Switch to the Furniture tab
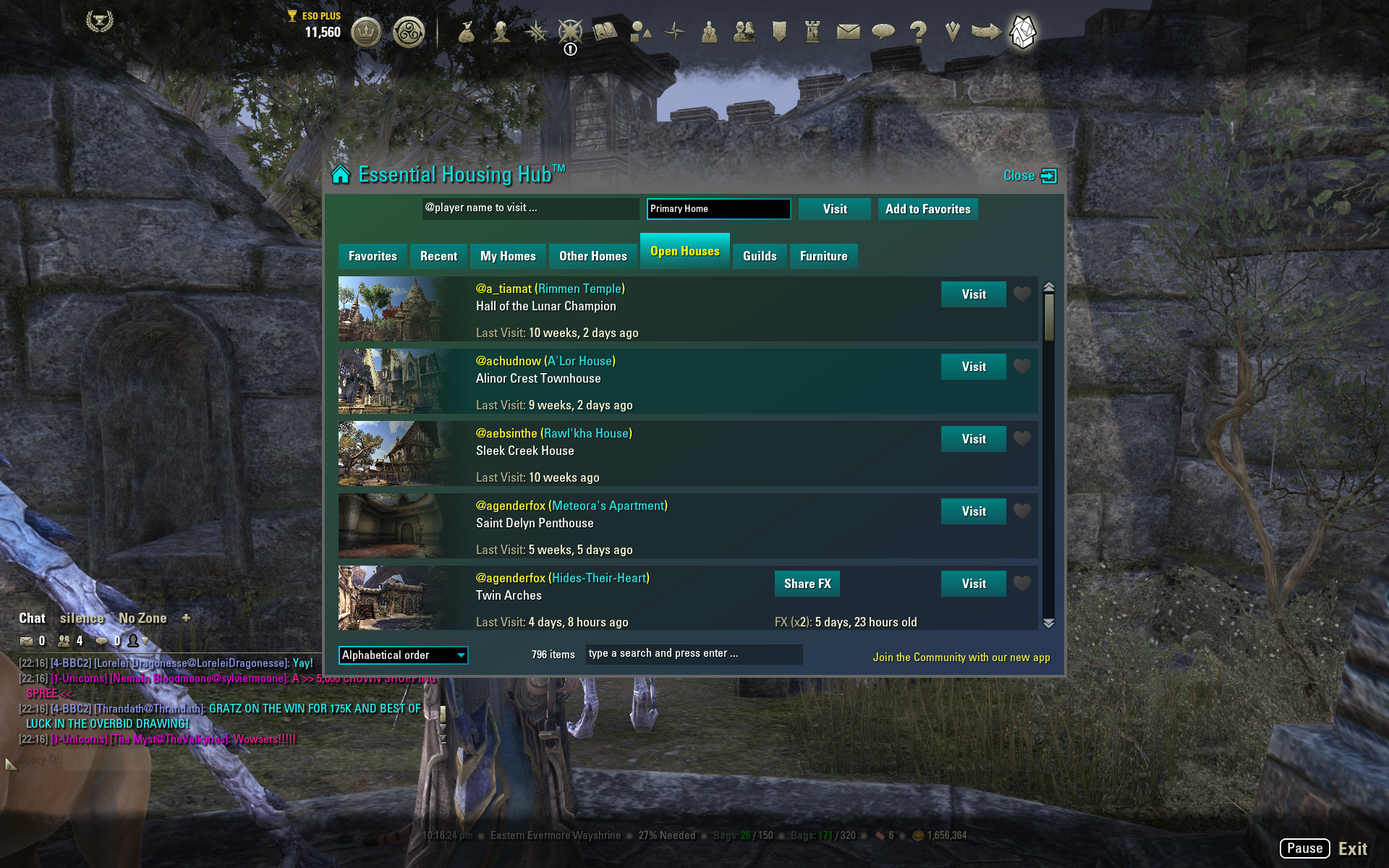Screen dimensions: 1389x868 [823, 255]
